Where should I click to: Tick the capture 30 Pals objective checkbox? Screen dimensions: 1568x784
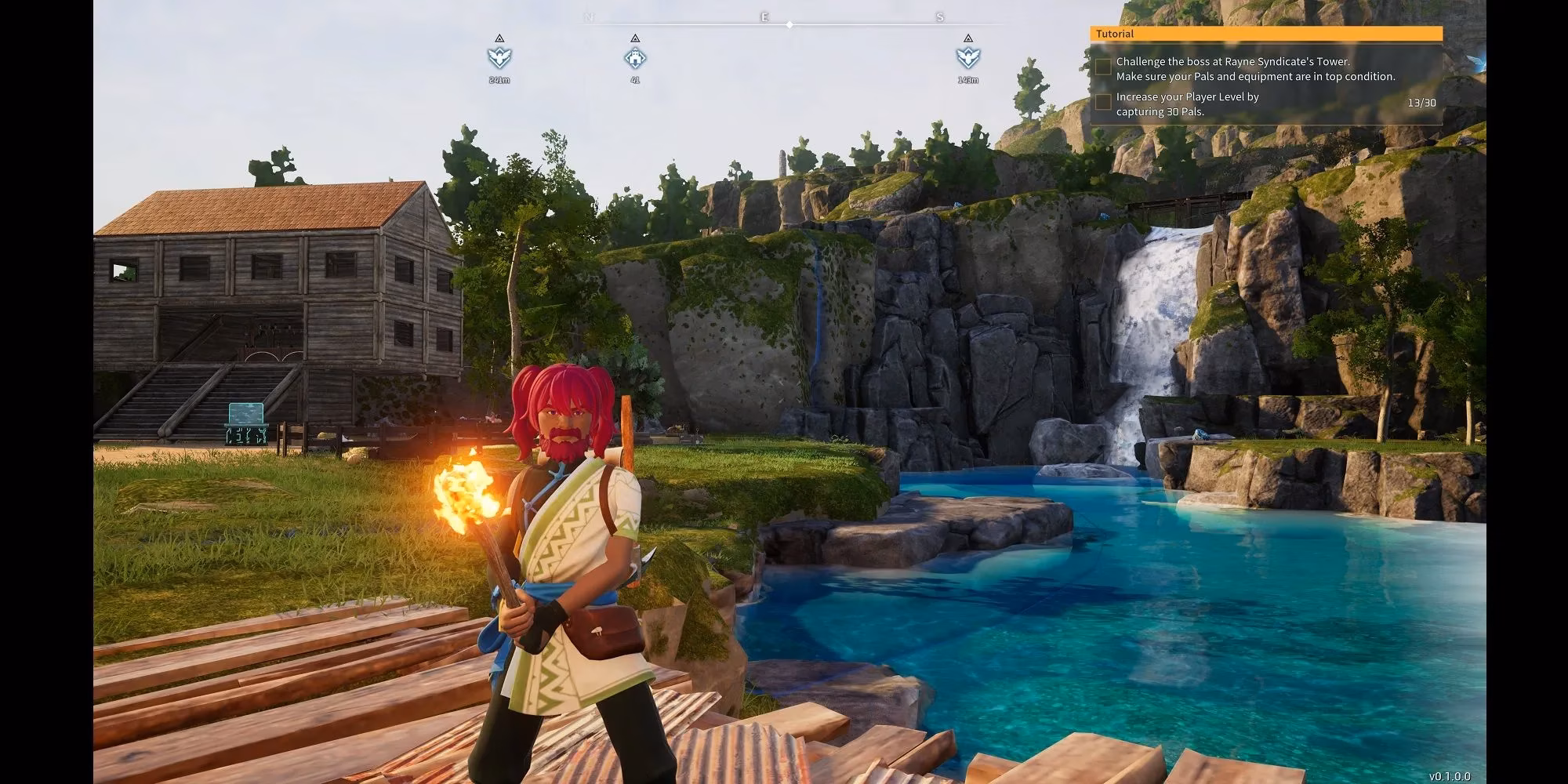(x=1103, y=102)
